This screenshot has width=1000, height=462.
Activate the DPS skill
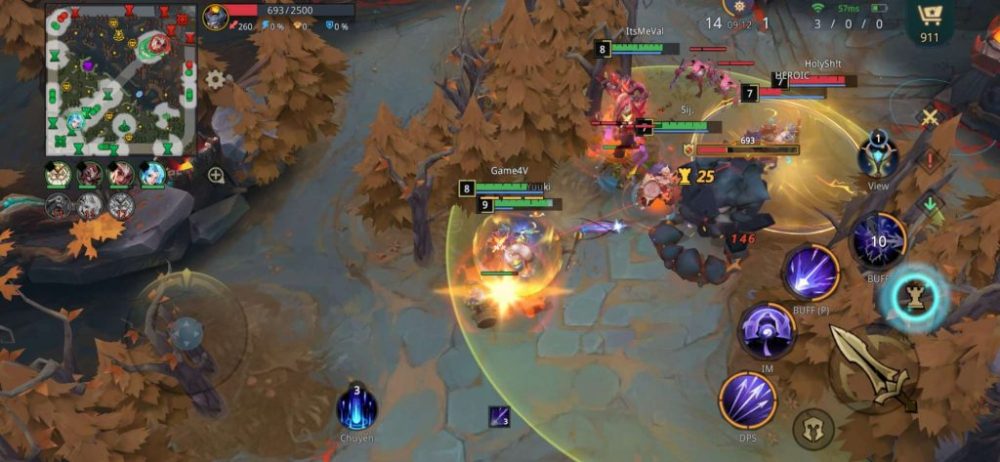click(x=748, y=402)
